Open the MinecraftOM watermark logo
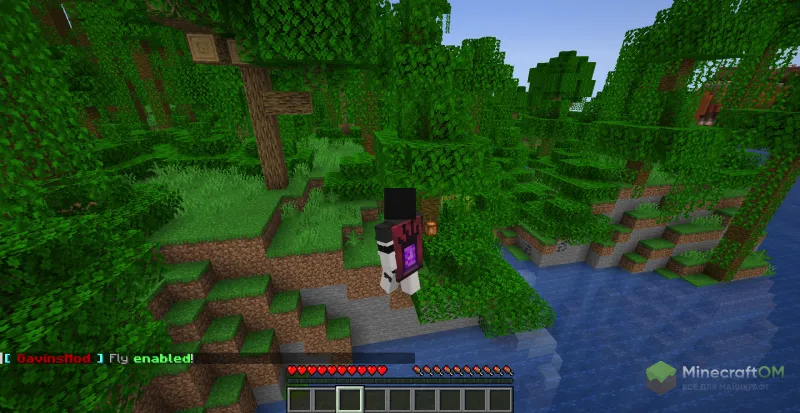This screenshot has height=413, width=800. [717, 380]
